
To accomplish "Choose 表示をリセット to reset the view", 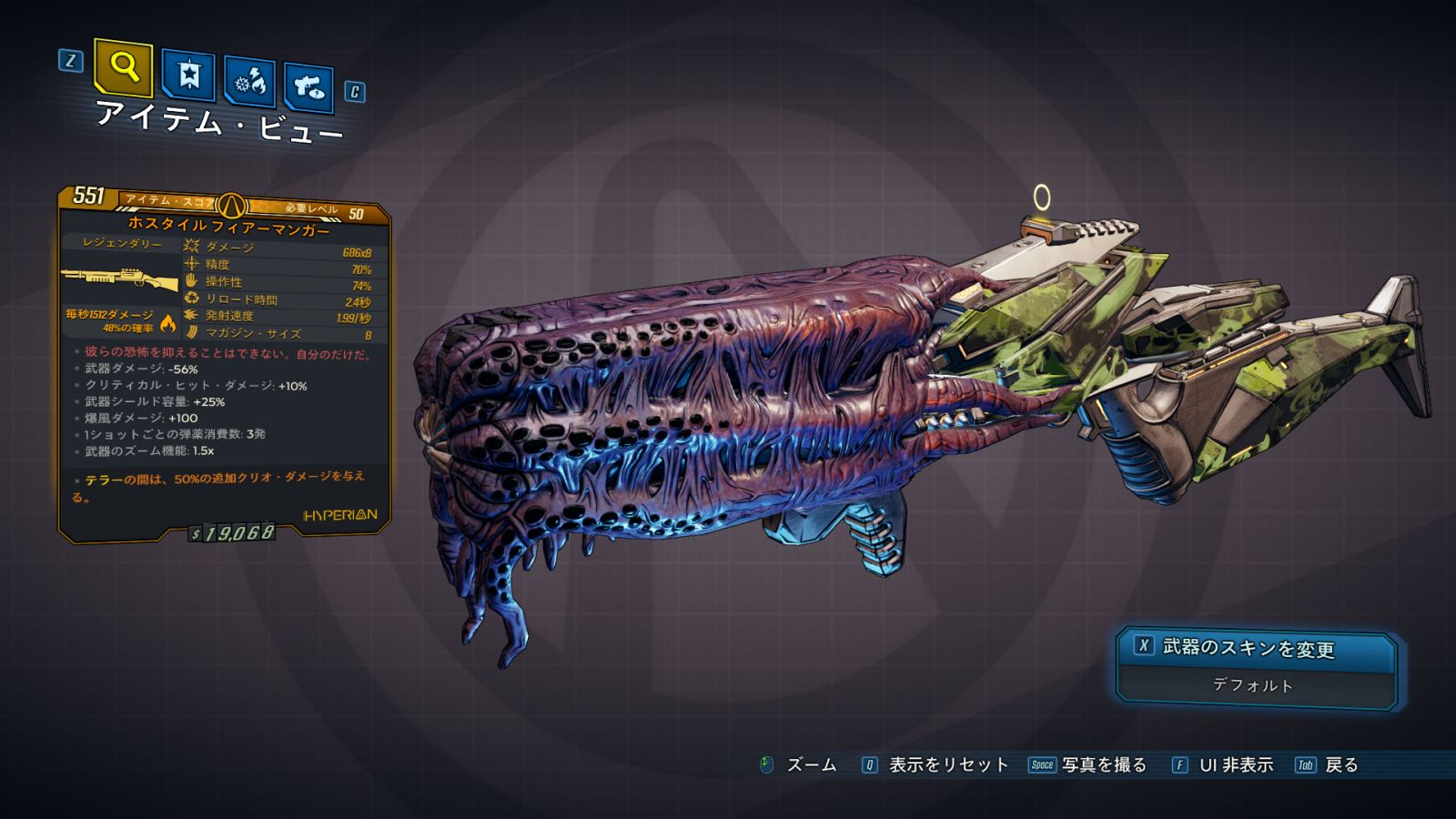I will pos(947,765).
